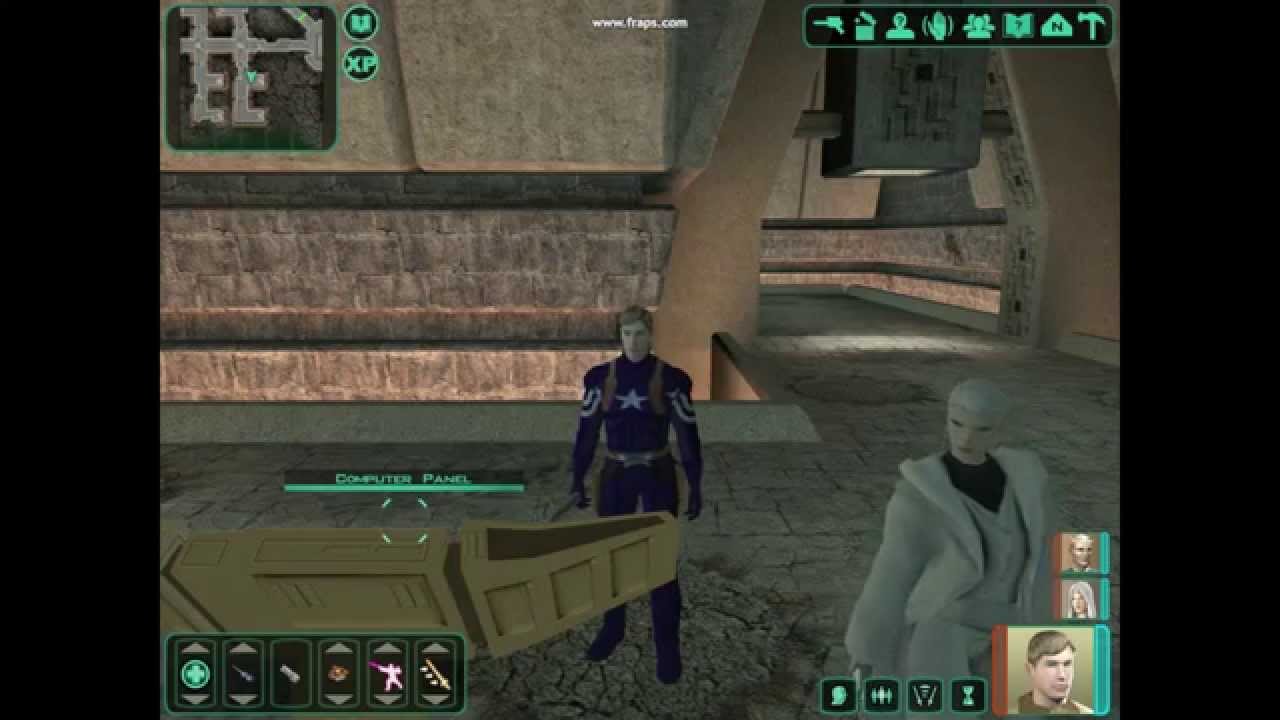
Task: Open the party Messages screen
Action: pyautogui.click(x=979, y=27)
